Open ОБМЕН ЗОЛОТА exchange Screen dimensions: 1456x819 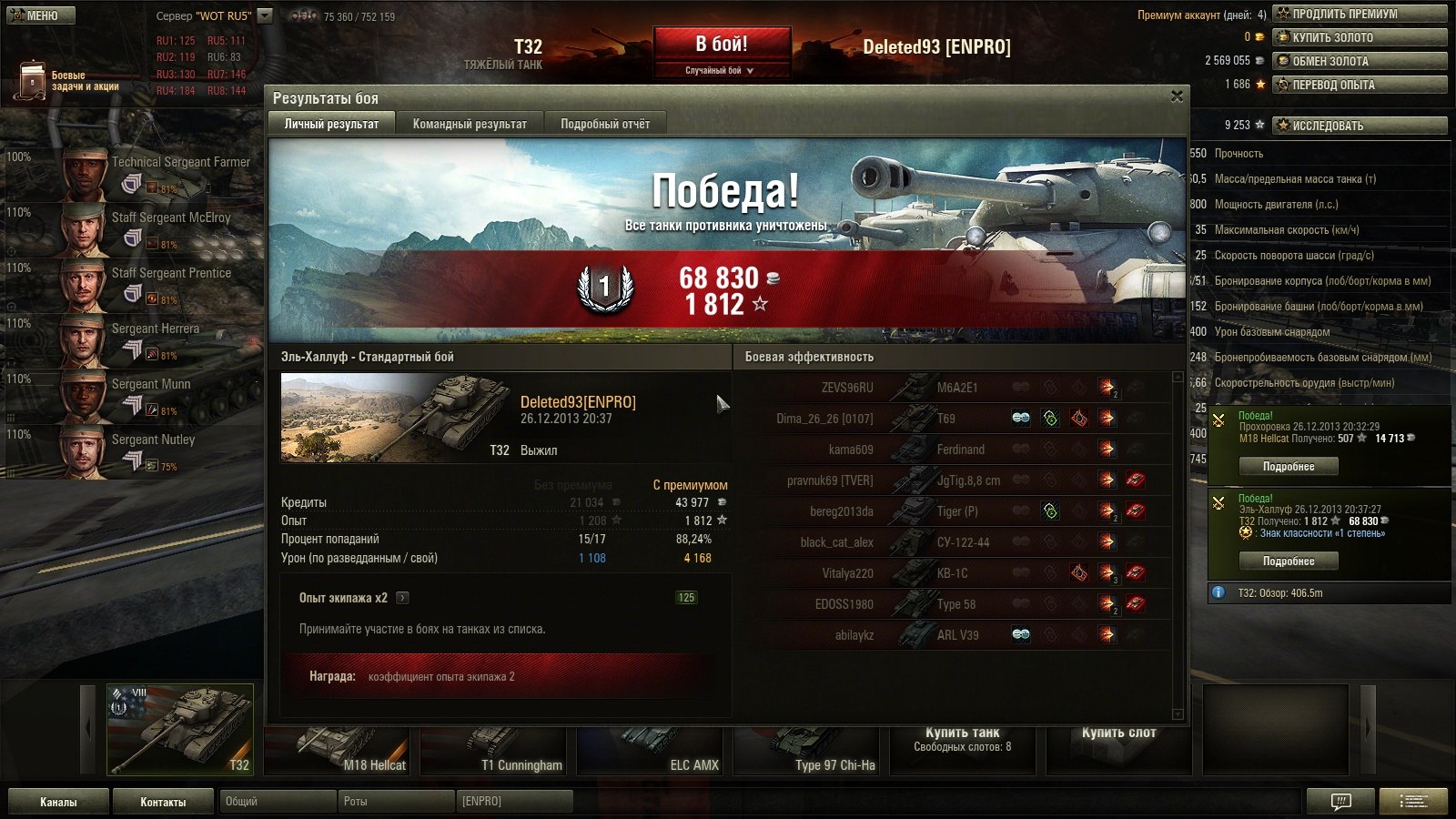tap(1360, 61)
